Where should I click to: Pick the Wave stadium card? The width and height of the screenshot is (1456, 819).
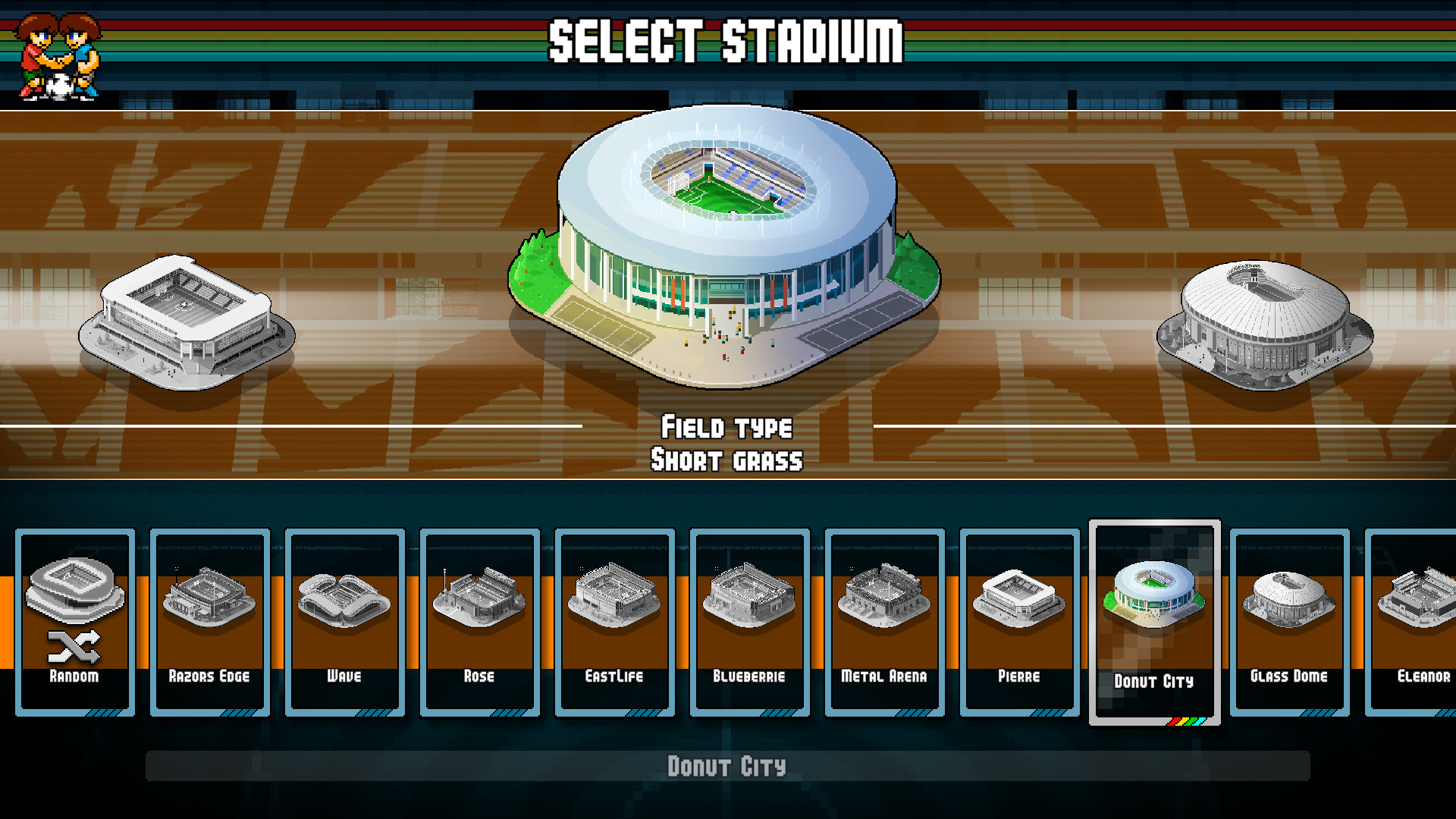pos(344,622)
